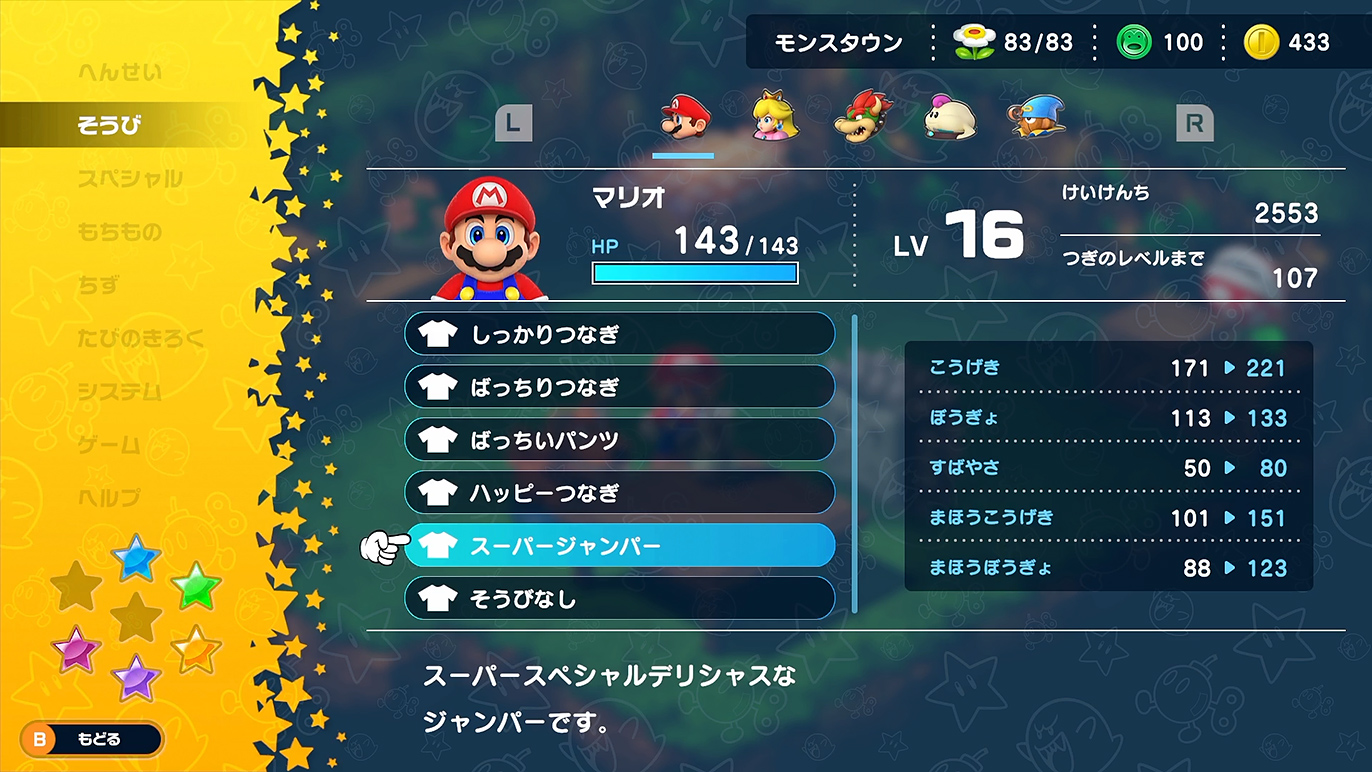The height and width of the screenshot is (772, 1372).
Task: Select the ハッピーつなぎ item to expand stats
Action: coord(620,492)
